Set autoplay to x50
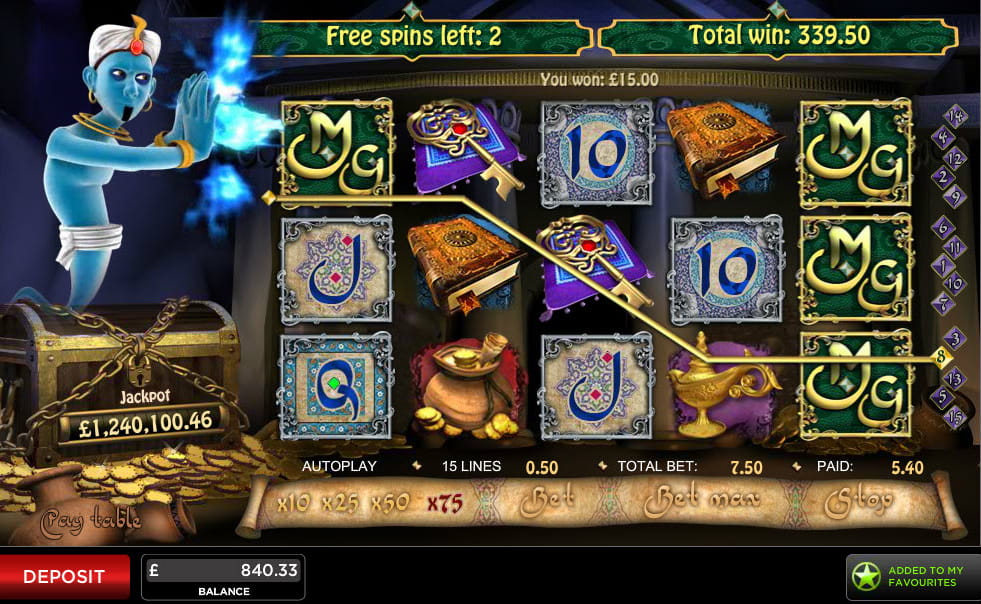981x604 pixels. [x=390, y=502]
